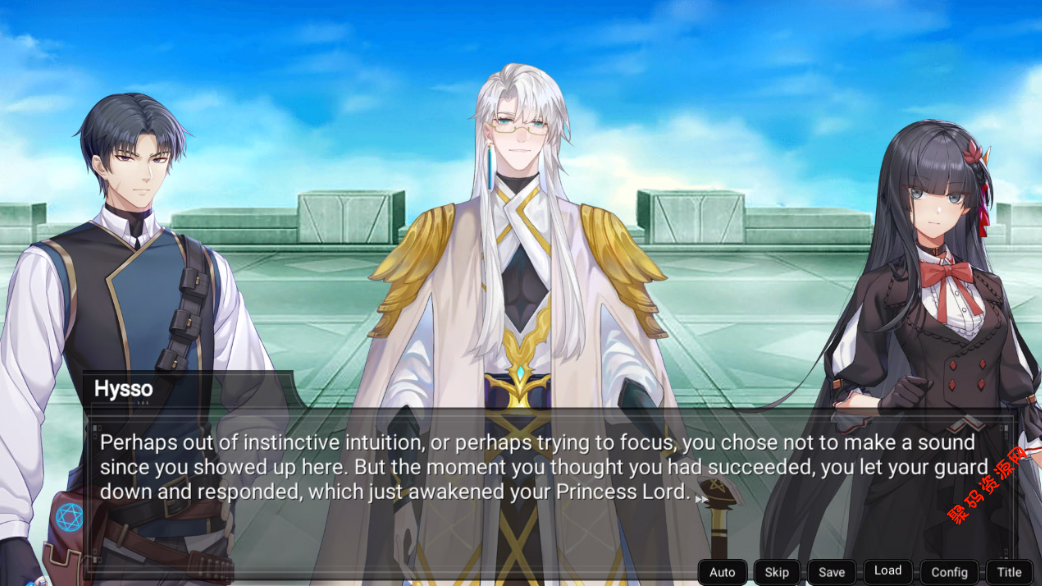Open the Save menu
Image resolution: width=1042 pixels, height=586 pixels.
tap(831, 572)
